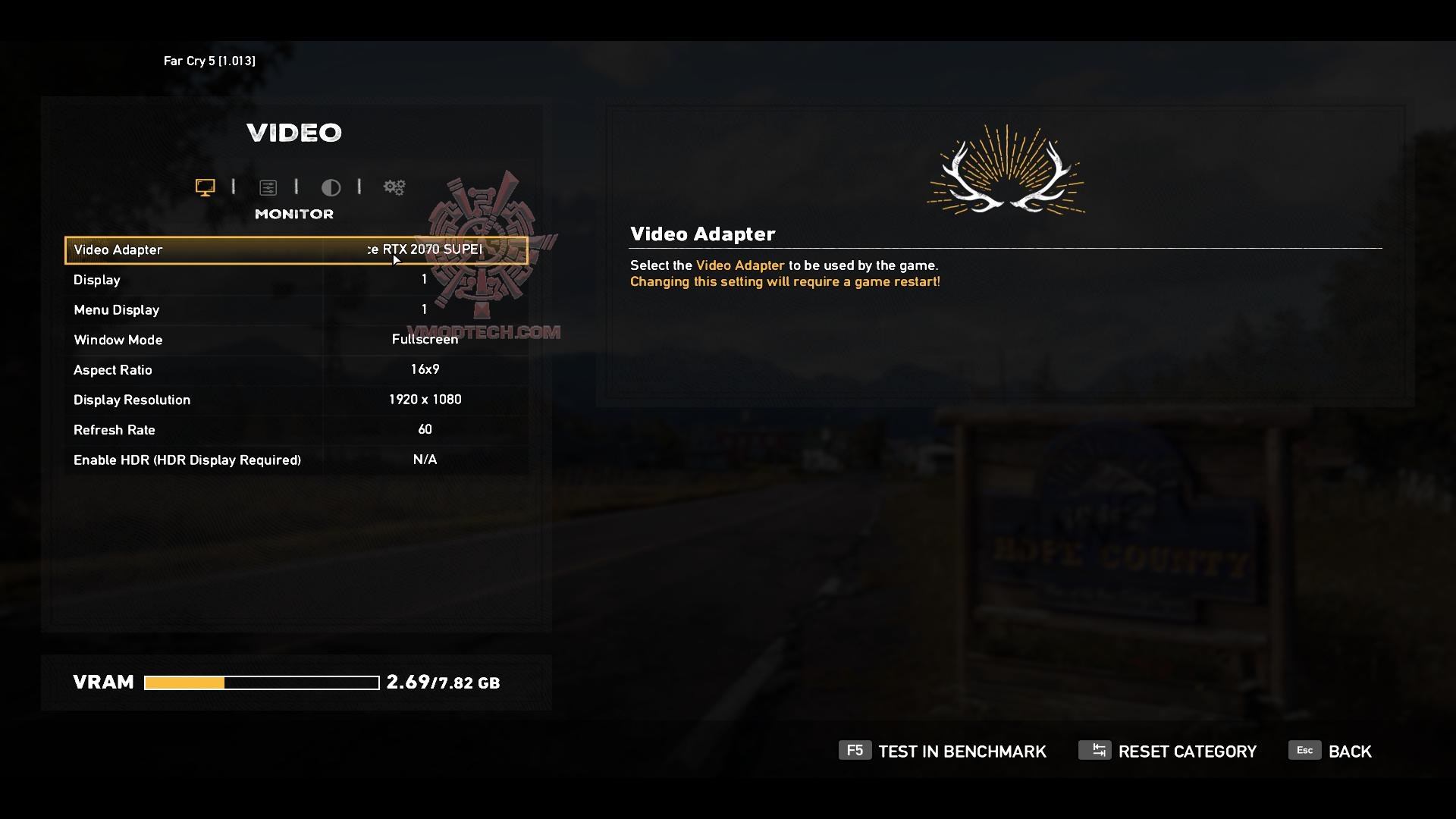Click the F5 key icon near Test in Benchmark
The width and height of the screenshot is (1456, 819).
pos(855,751)
